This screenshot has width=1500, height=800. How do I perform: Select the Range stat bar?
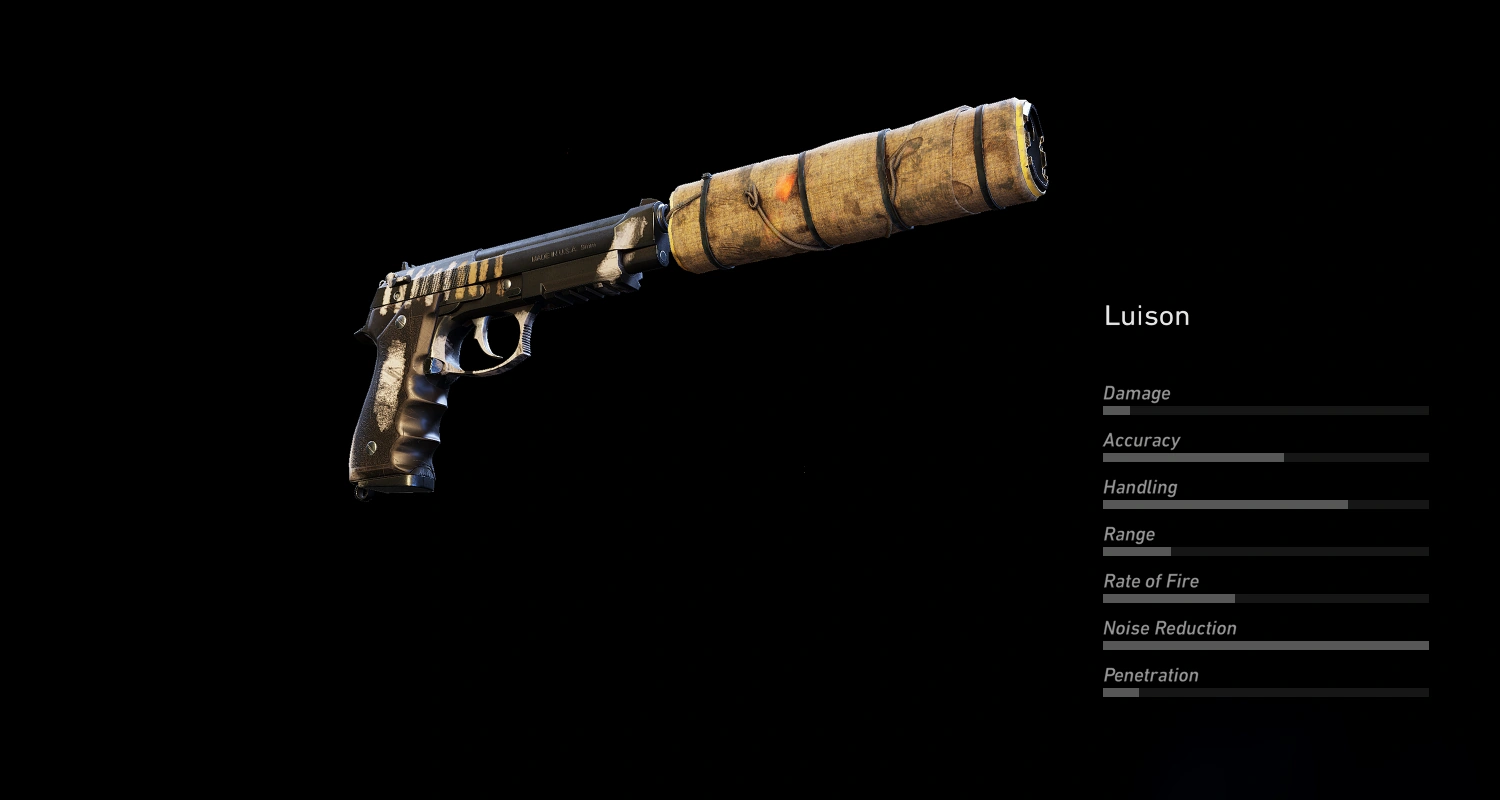[1265, 551]
